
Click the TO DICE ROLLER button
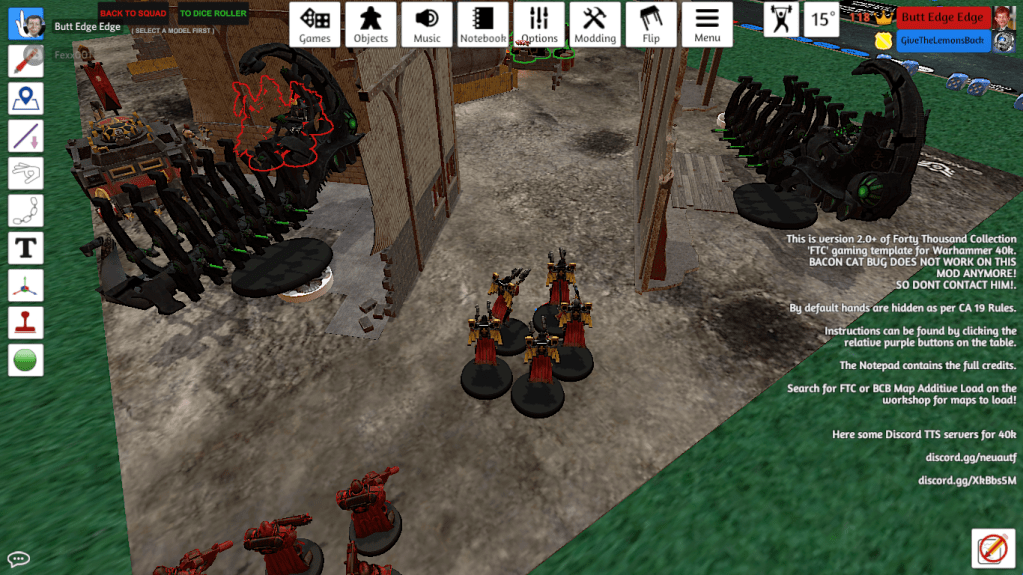[x=213, y=14]
